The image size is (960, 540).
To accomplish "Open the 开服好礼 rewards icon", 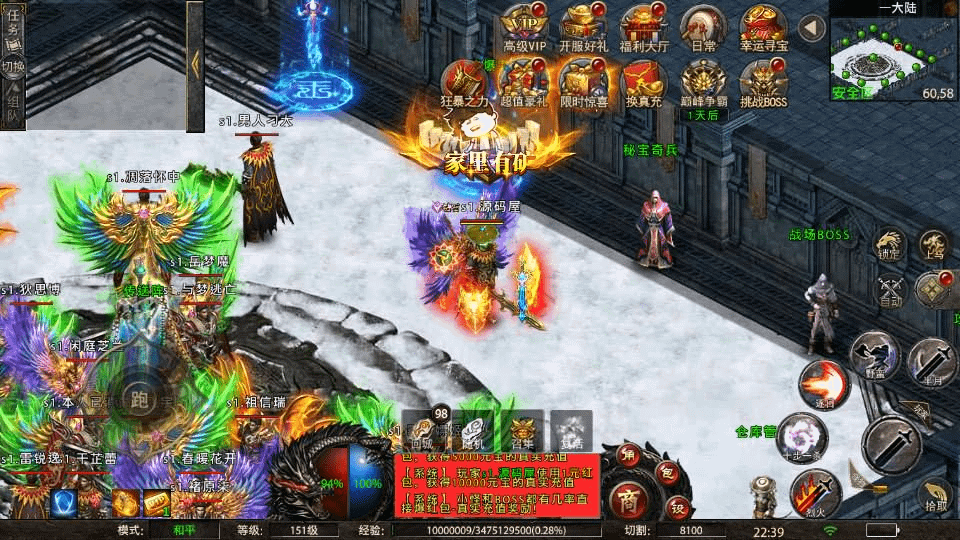I will point(583,27).
